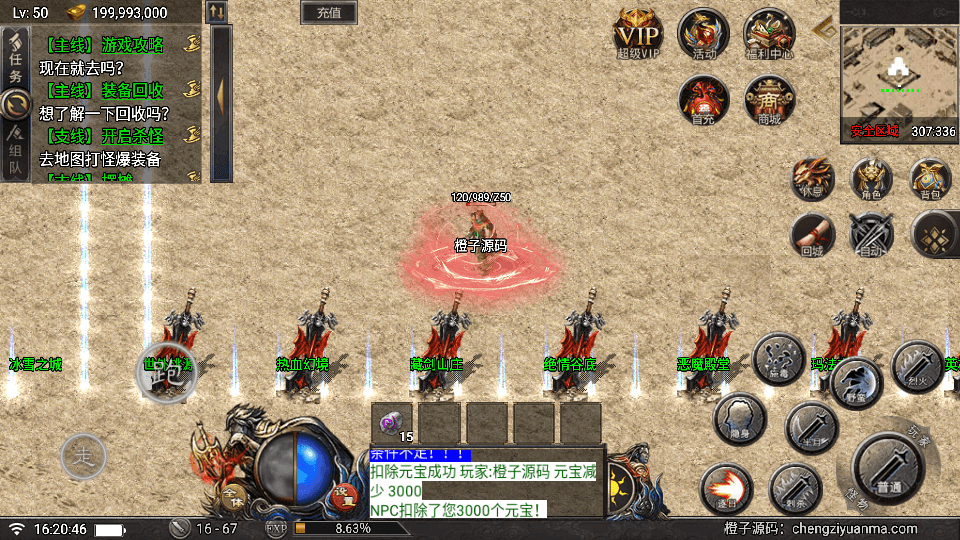Viewport: 960px width, 540px height.
Task: Activate the 烈火 flame sword skill
Action: point(916,365)
